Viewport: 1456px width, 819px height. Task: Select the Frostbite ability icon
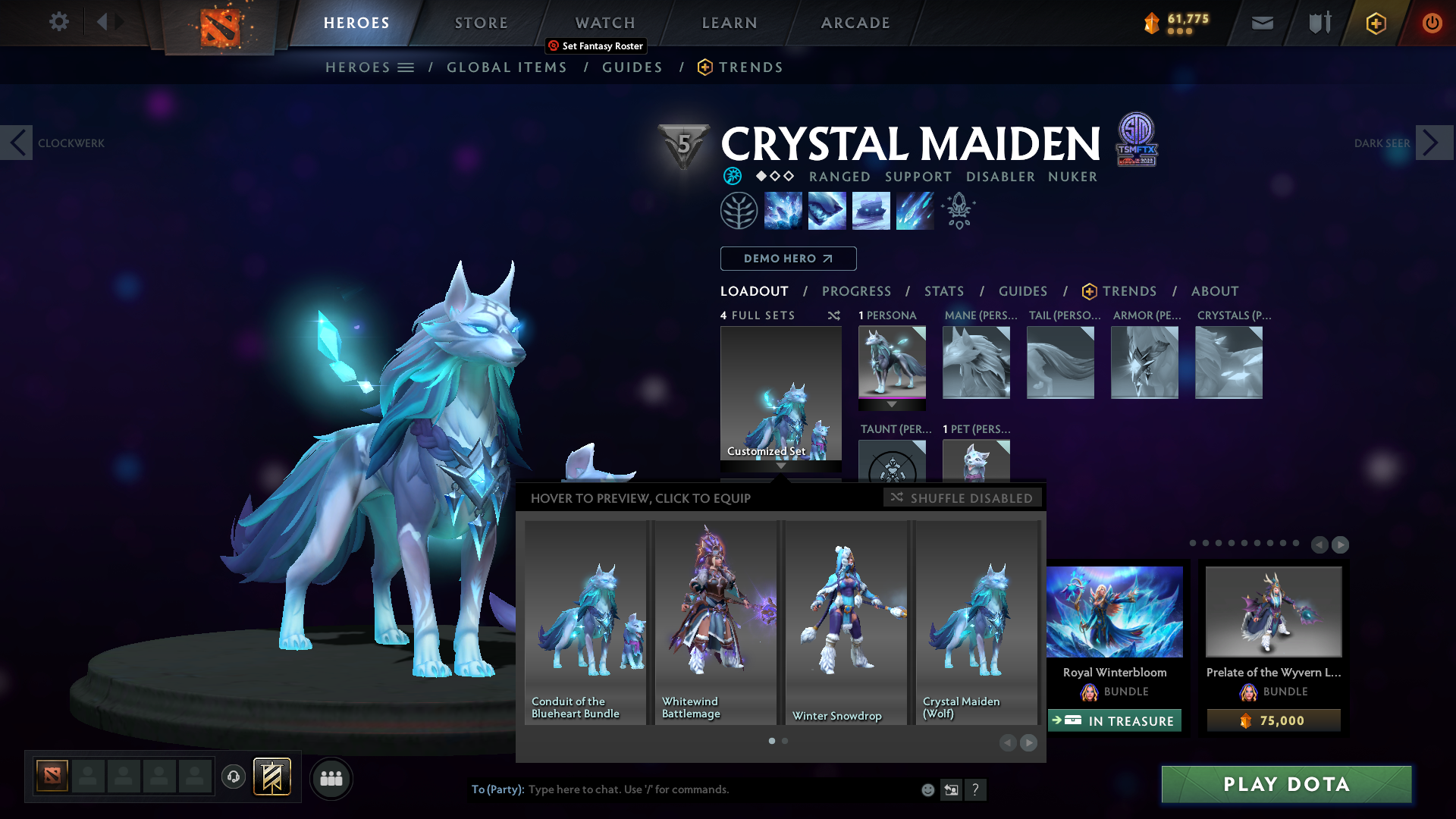[x=827, y=210]
